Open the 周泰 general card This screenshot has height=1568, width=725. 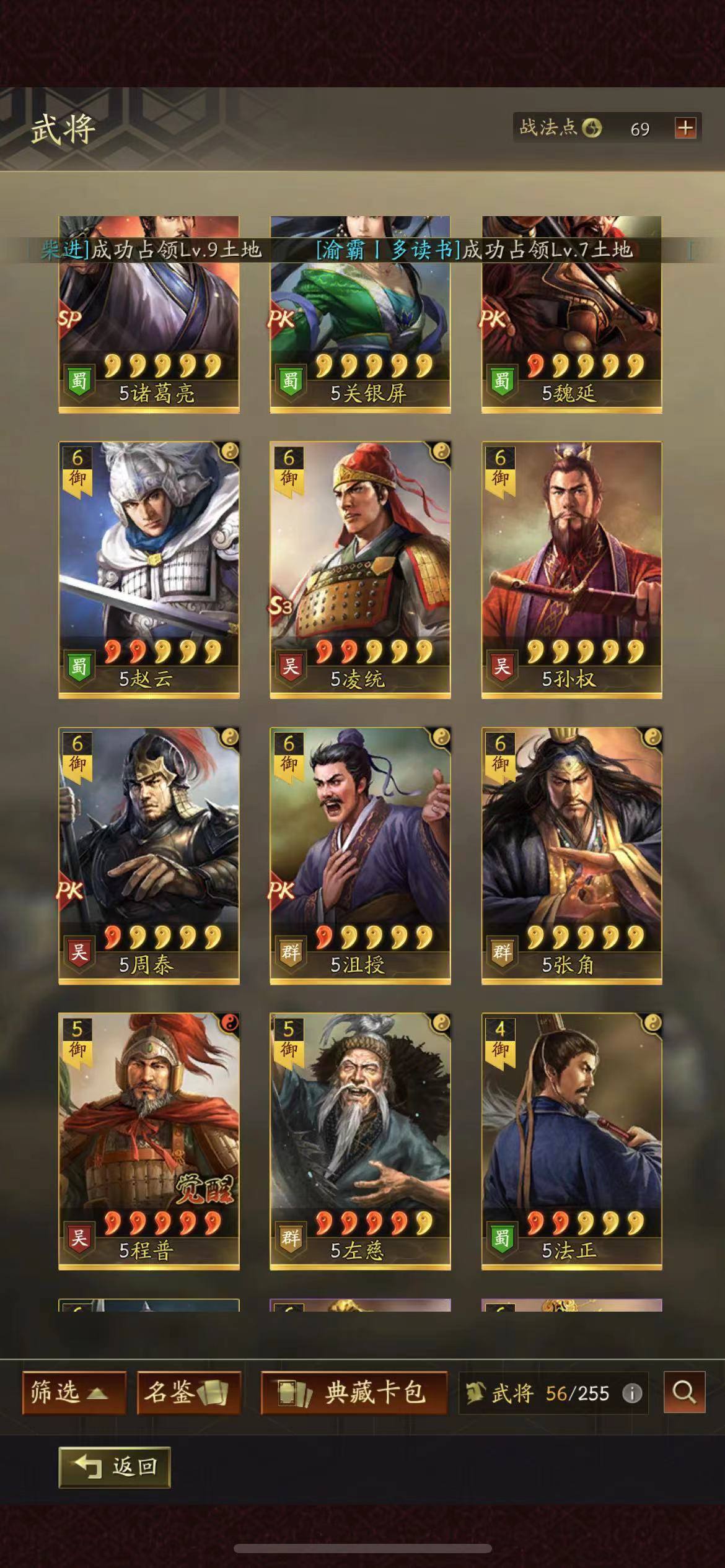149,855
